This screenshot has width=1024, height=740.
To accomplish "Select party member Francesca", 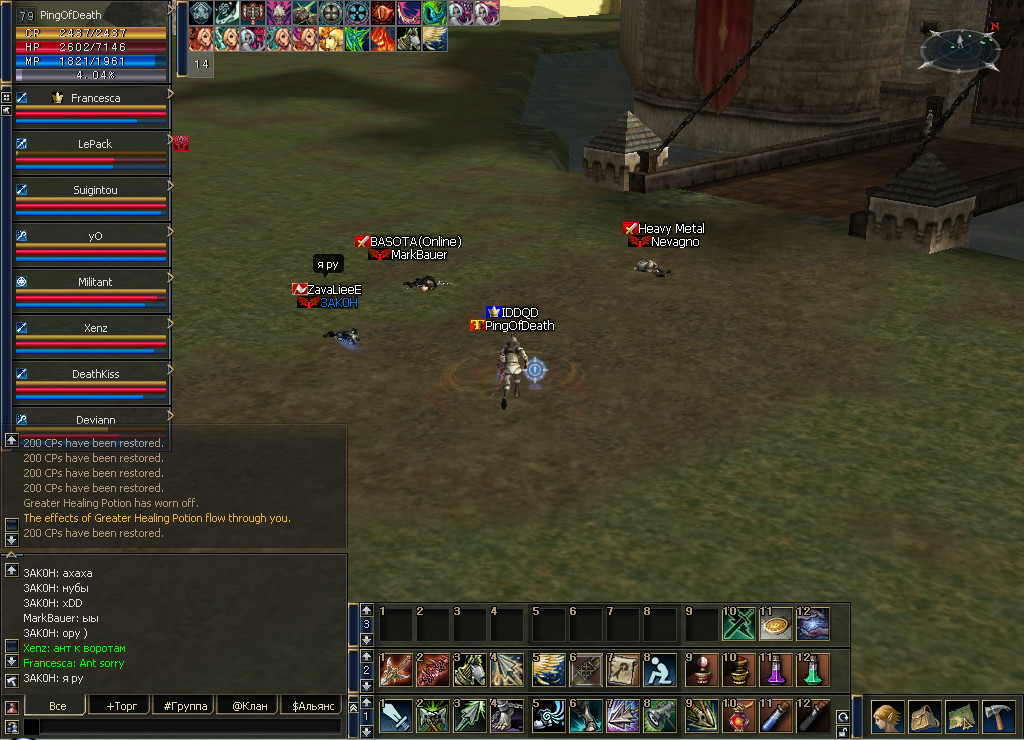I will (x=94, y=98).
